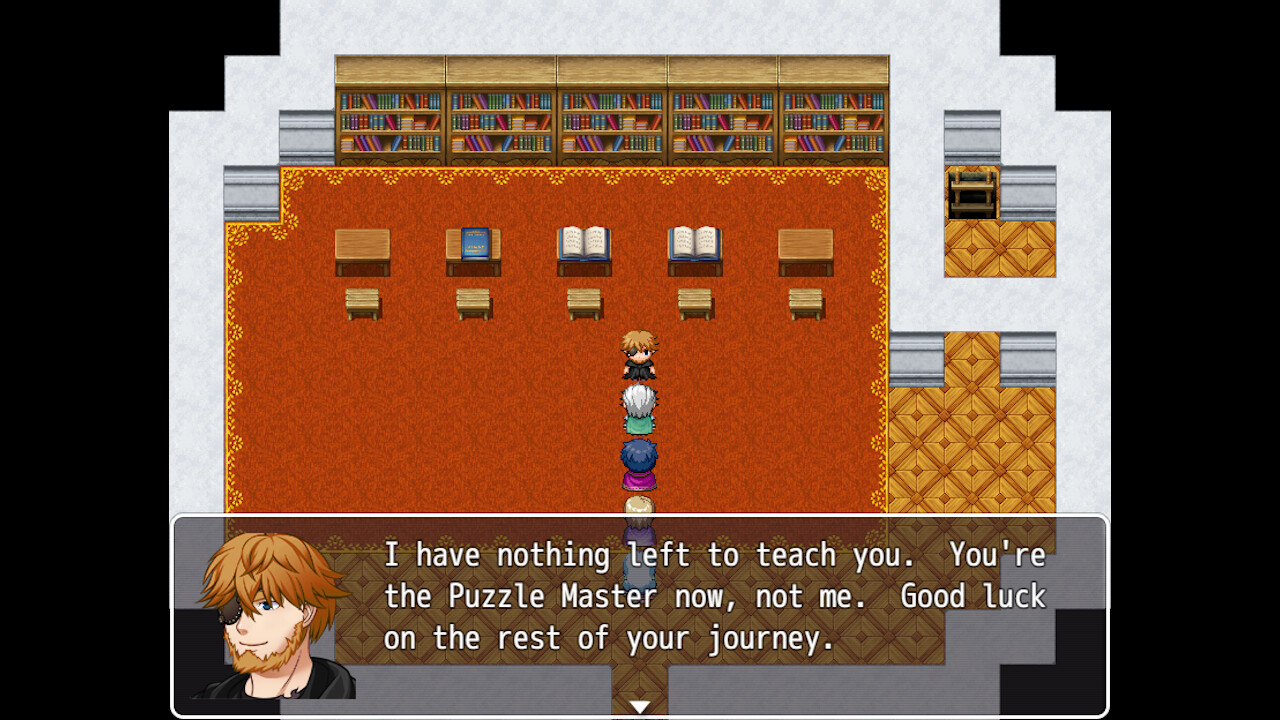Click the leftmost empty wooden desk

pos(362,245)
